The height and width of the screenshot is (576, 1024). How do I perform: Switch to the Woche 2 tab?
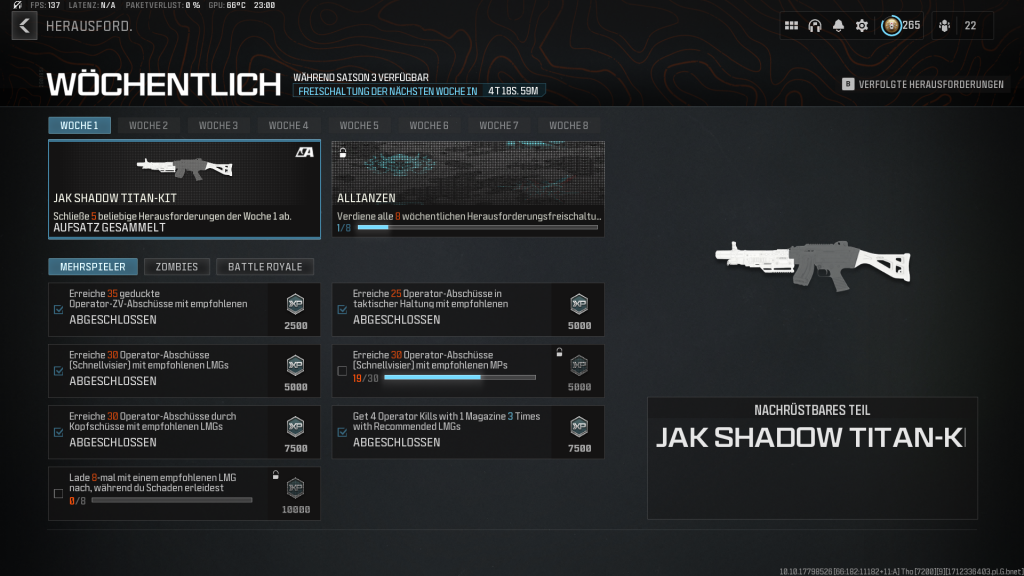coord(148,125)
